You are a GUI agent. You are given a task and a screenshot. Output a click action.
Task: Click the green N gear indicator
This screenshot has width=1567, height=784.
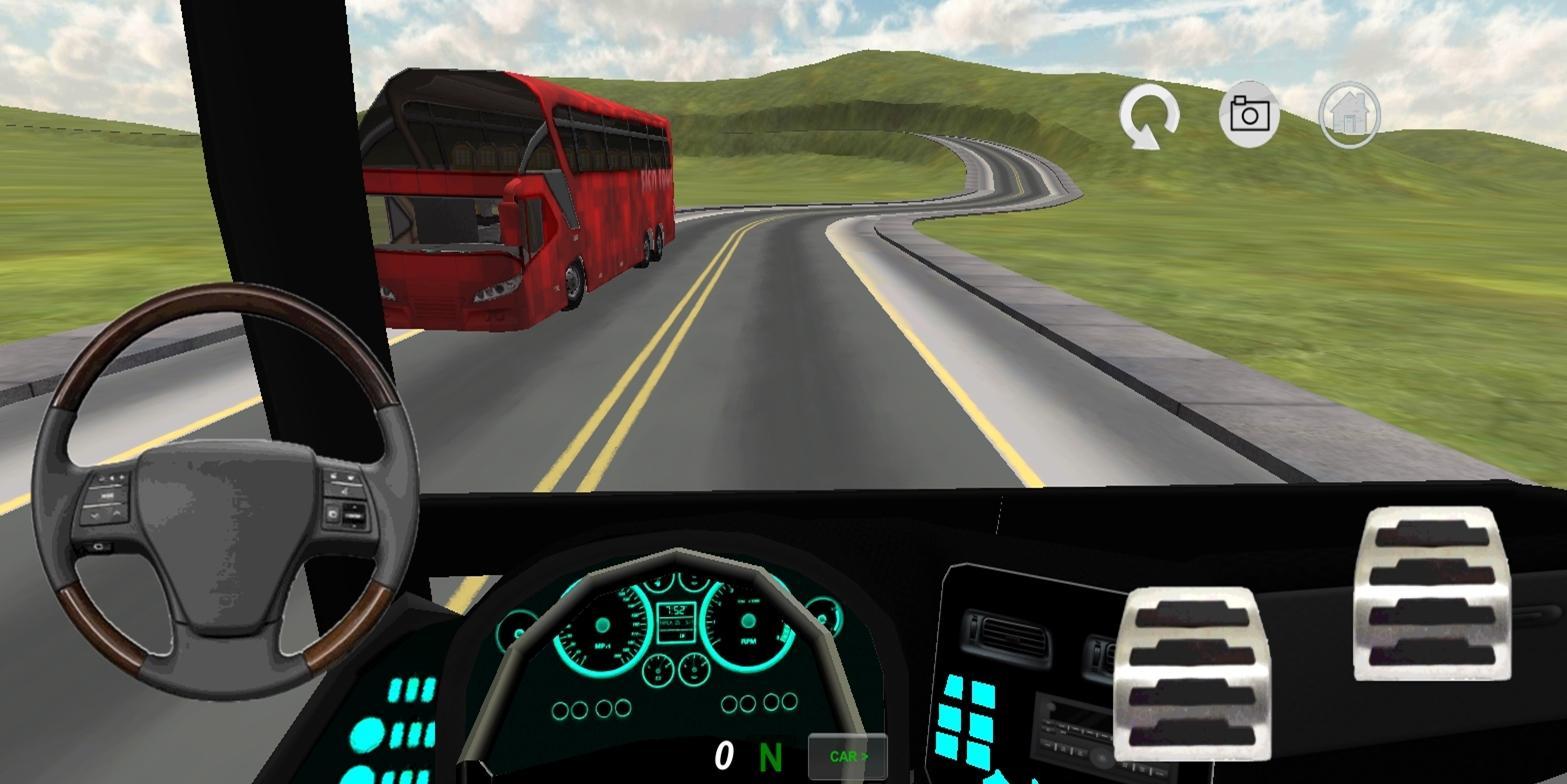(x=770, y=757)
